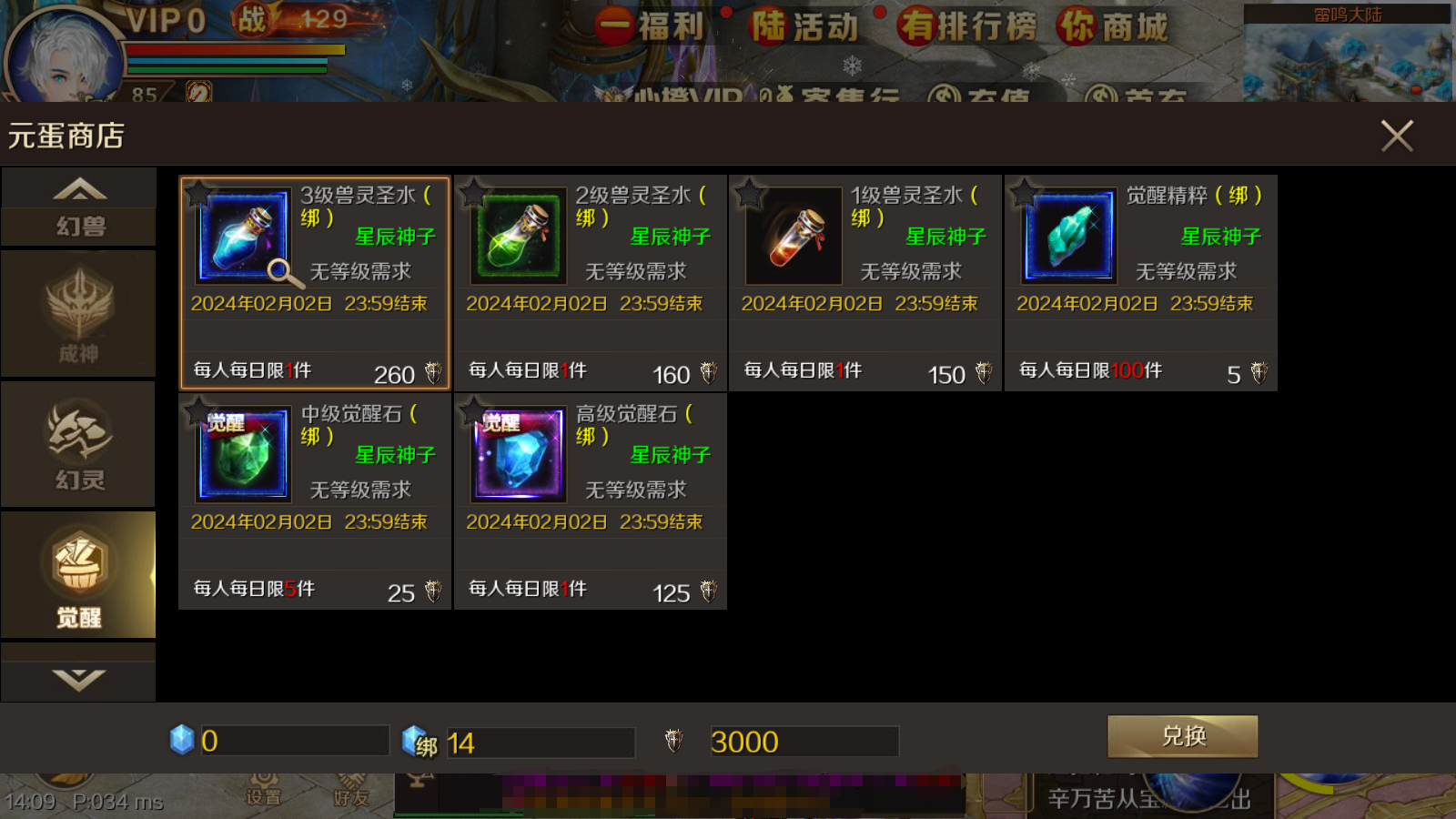This screenshot has width=1456, height=819.
Task: Choose the 1级兽灵圣水 red potion item
Action: coord(794,237)
